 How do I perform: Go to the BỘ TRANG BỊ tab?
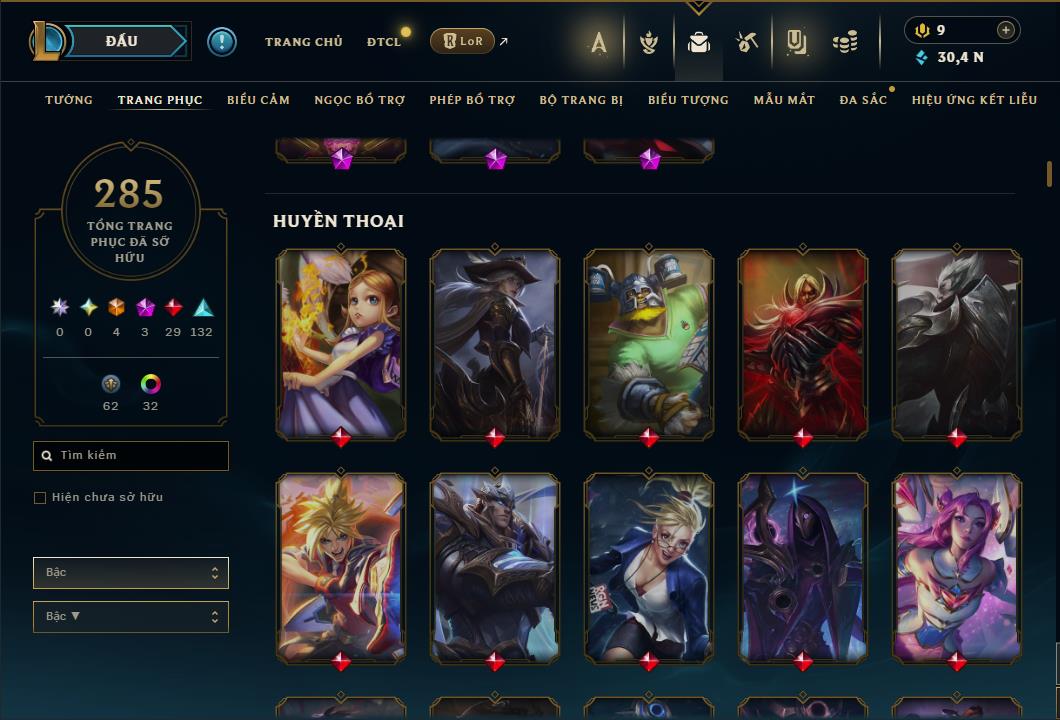click(581, 100)
